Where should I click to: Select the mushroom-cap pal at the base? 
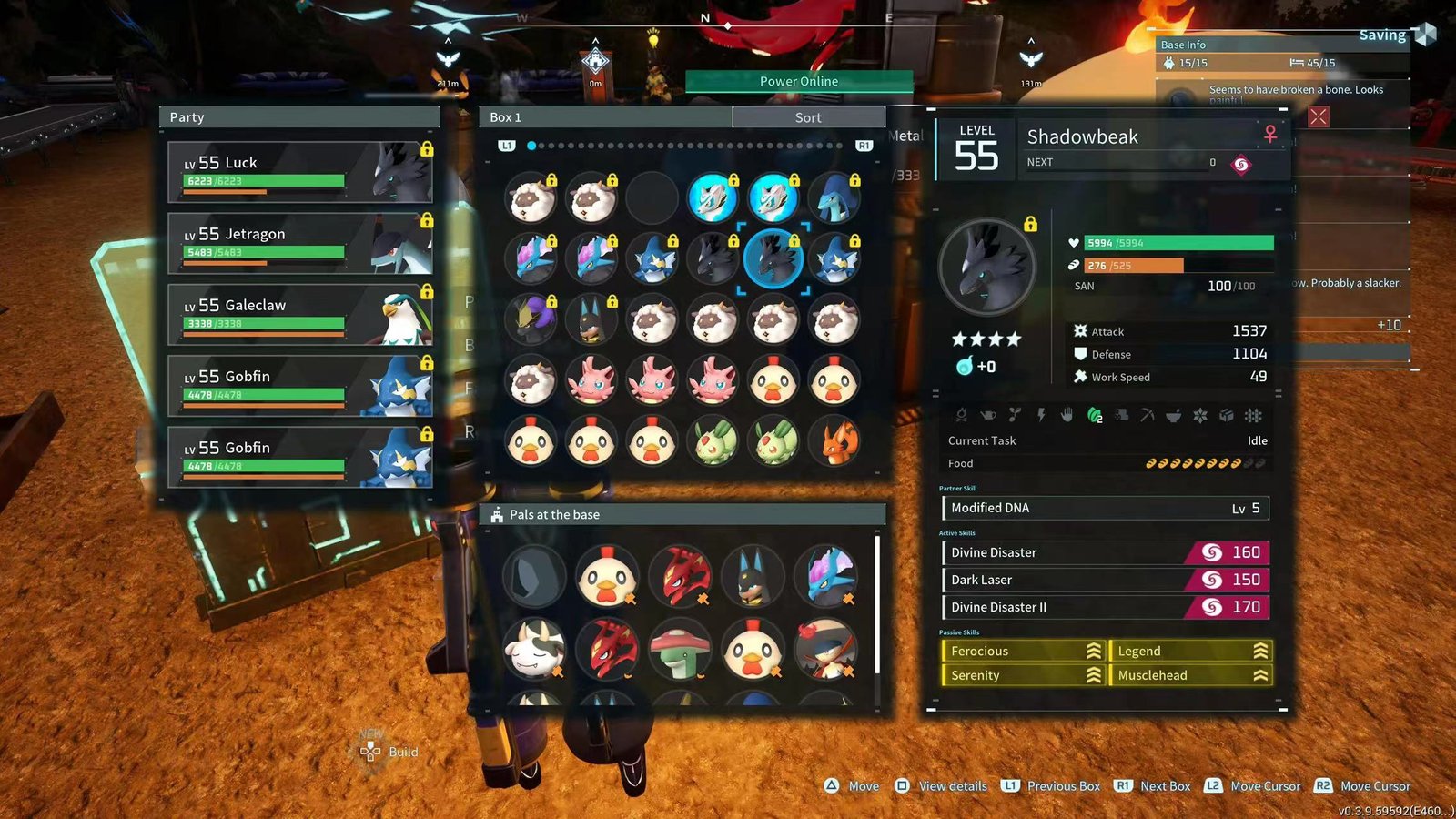point(680,649)
